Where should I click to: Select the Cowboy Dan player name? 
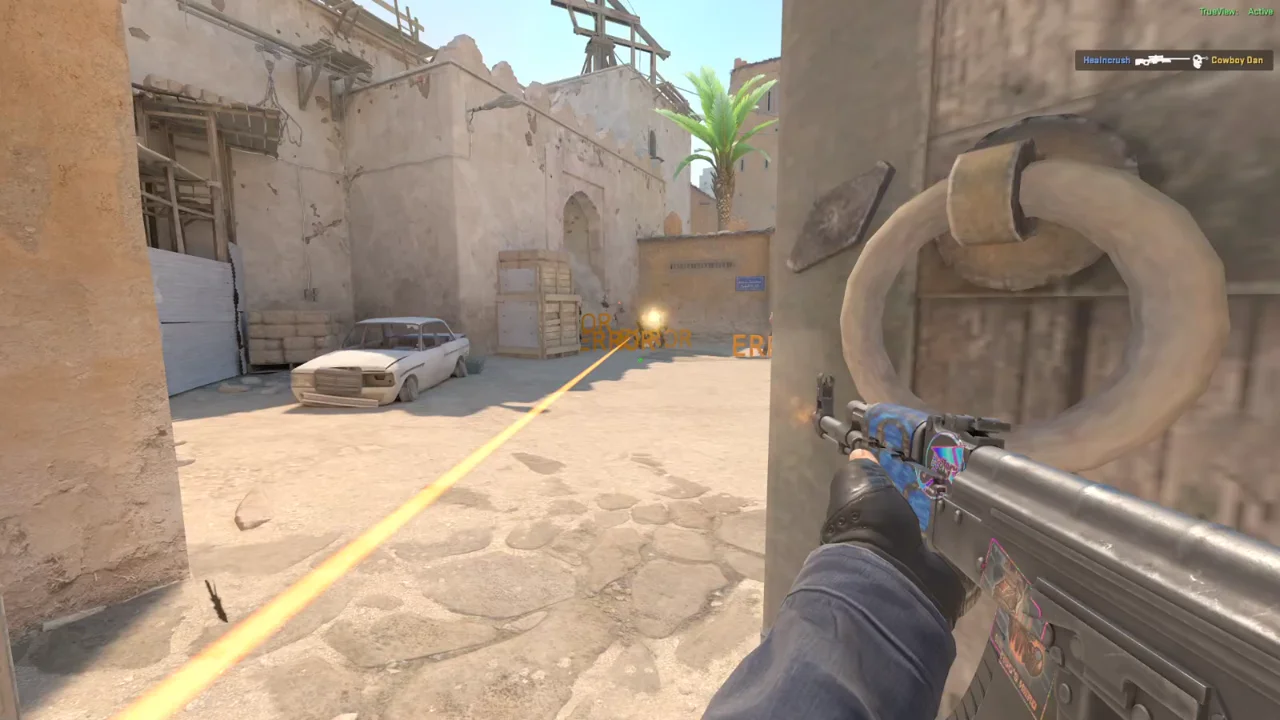1237,60
